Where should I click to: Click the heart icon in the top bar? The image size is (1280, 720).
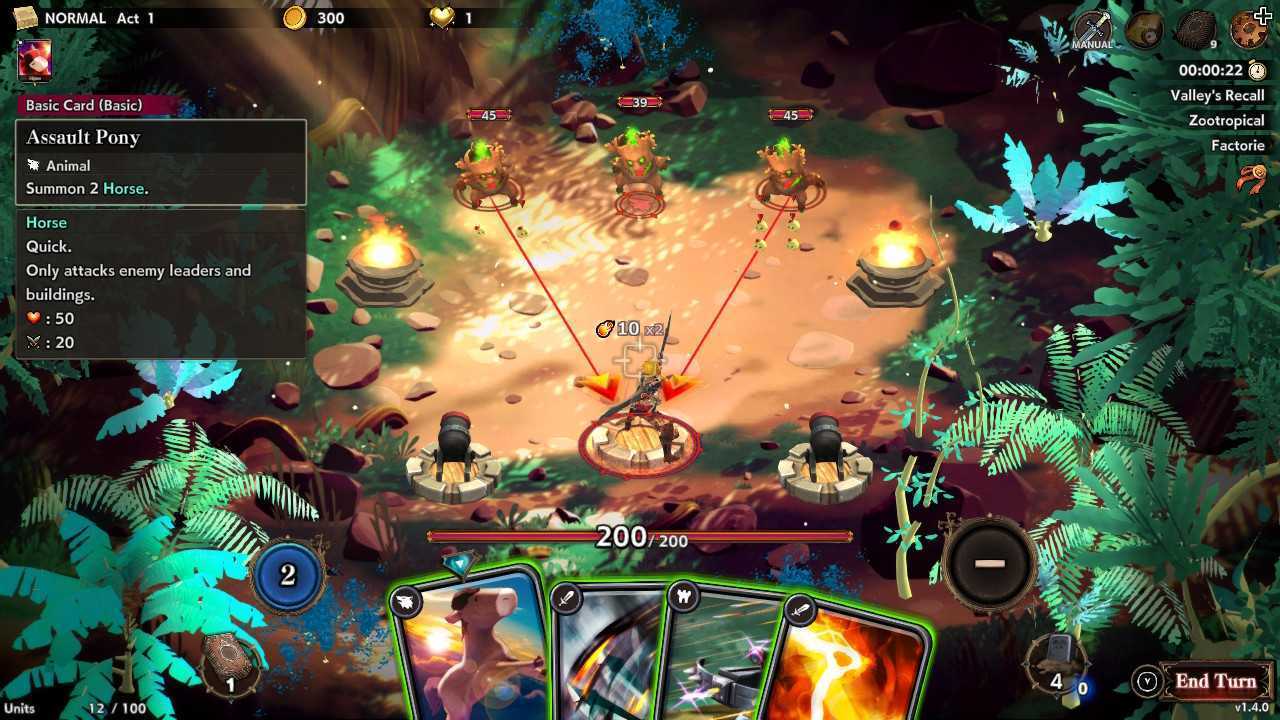(x=441, y=17)
